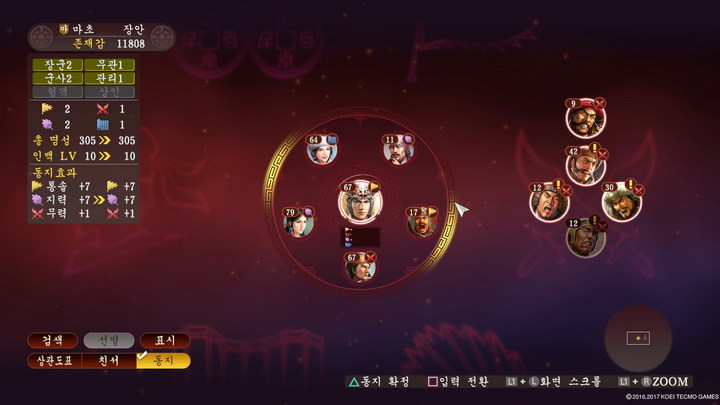Choose the female officer portrait numbered 64
This screenshot has height=405, width=720.
tap(322, 150)
